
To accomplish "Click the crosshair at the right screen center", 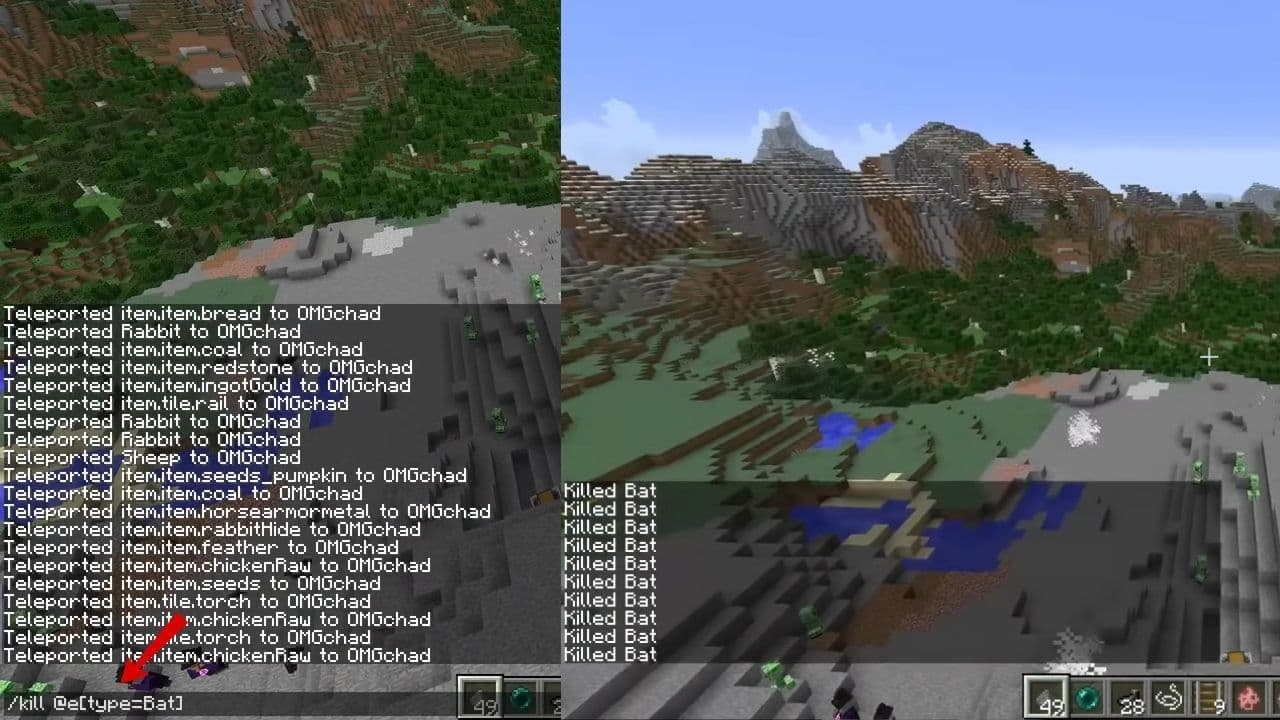I will tap(1208, 356).
